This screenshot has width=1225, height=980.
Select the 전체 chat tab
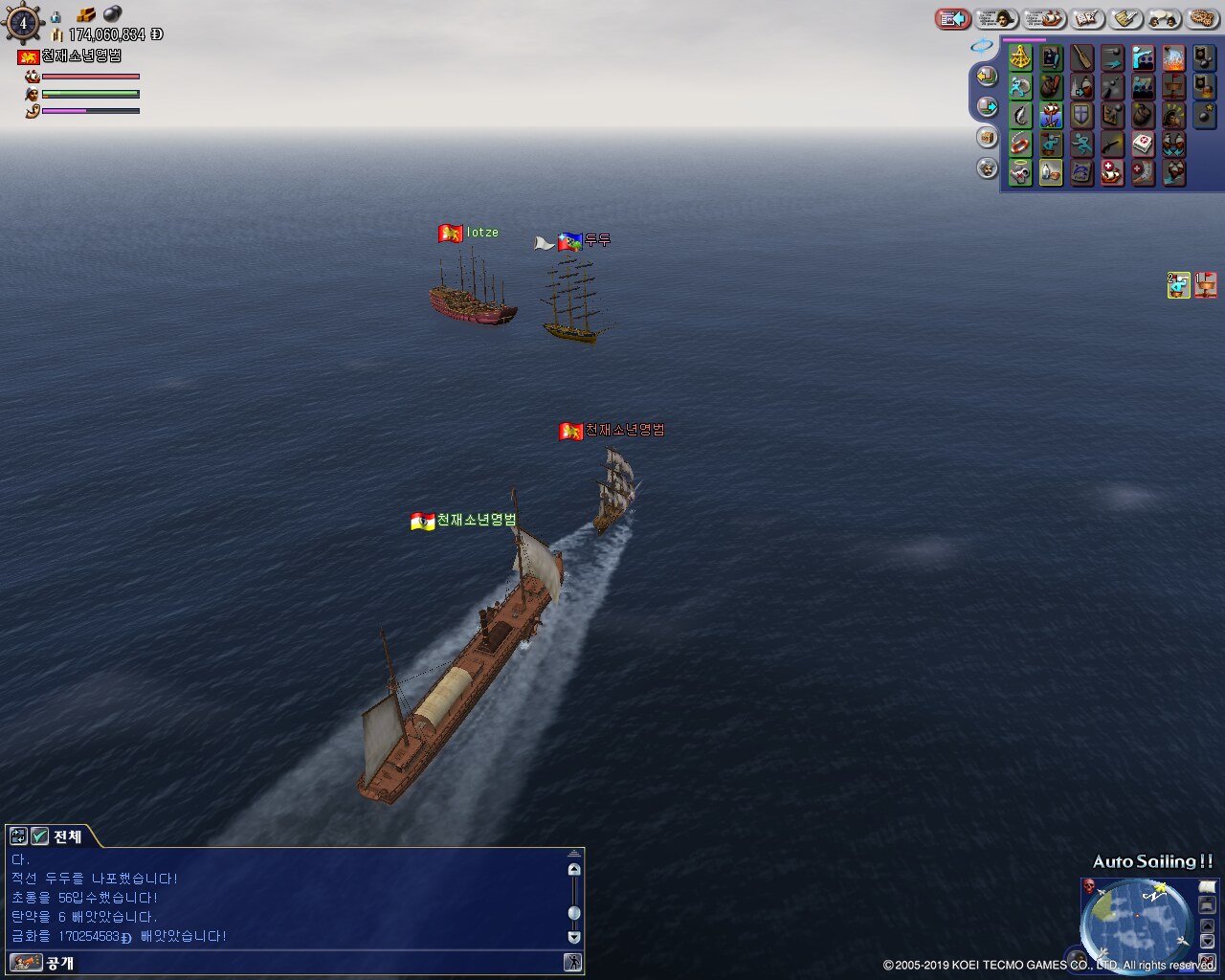click(67, 836)
